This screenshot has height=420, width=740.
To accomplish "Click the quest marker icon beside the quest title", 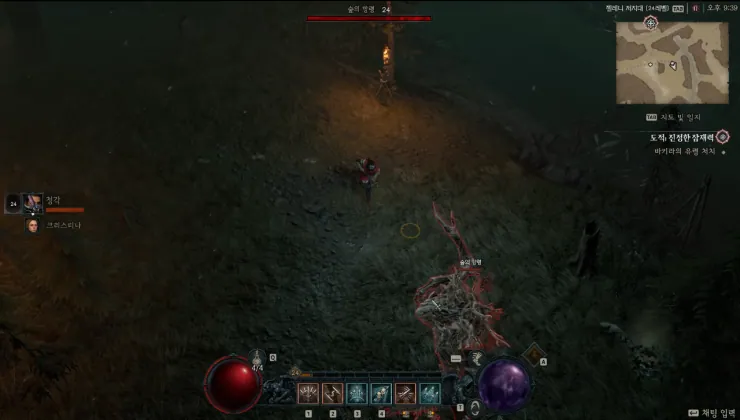I will tap(722, 136).
